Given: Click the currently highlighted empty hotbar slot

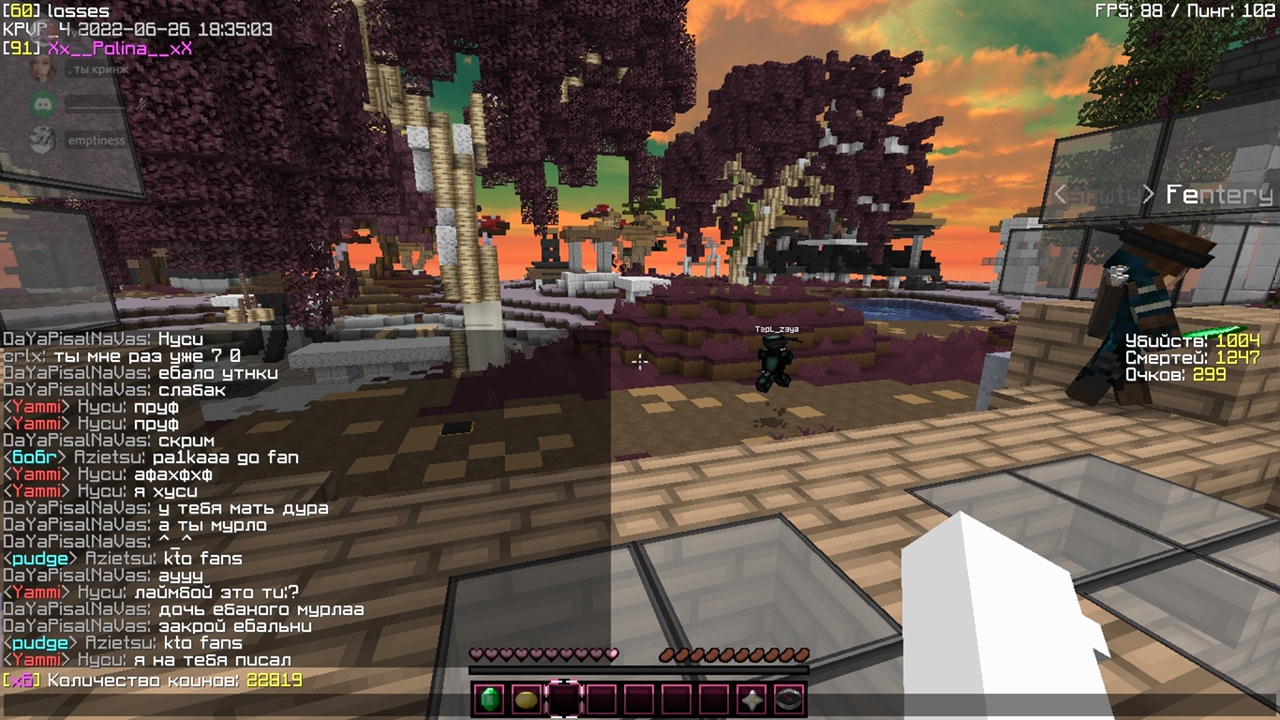Looking at the screenshot, I should point(564,699).
